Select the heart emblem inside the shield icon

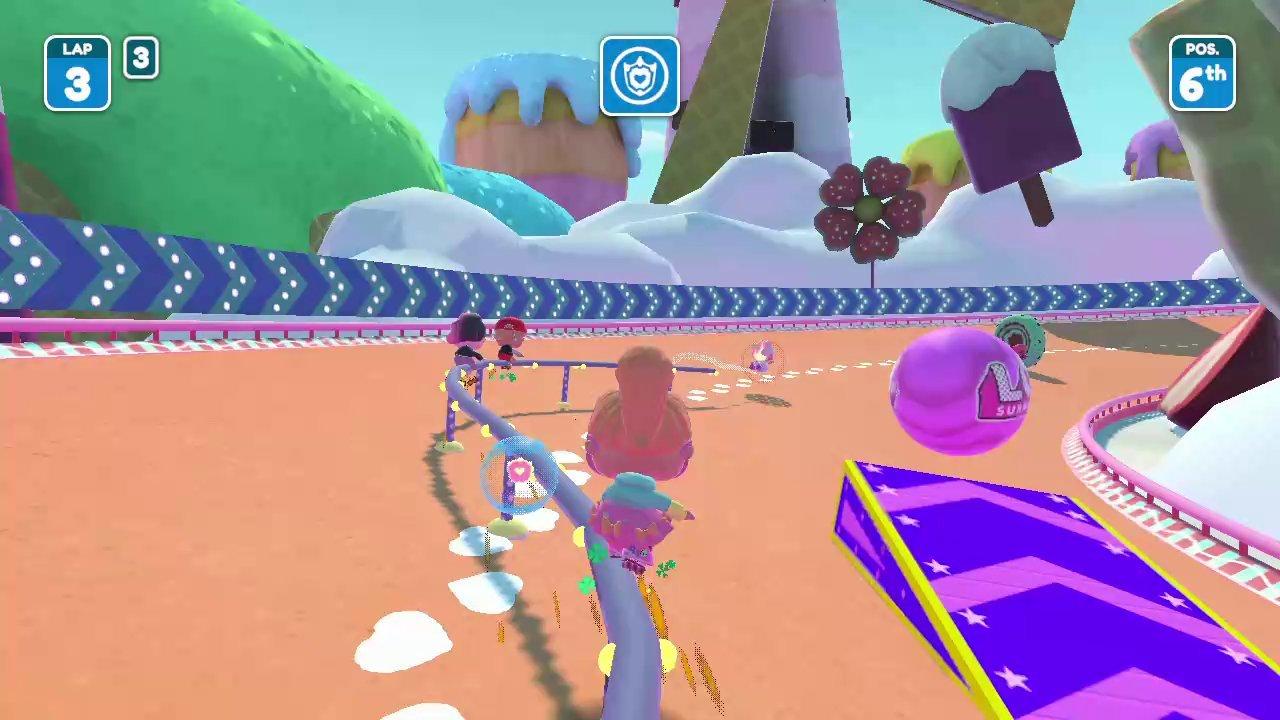640,80
